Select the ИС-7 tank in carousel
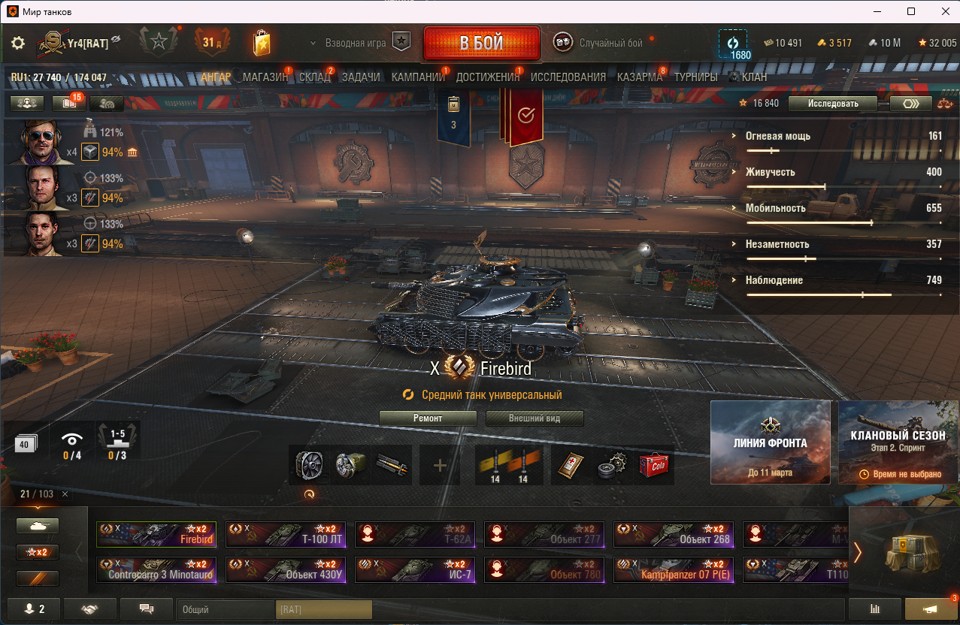 click(415, 570)
